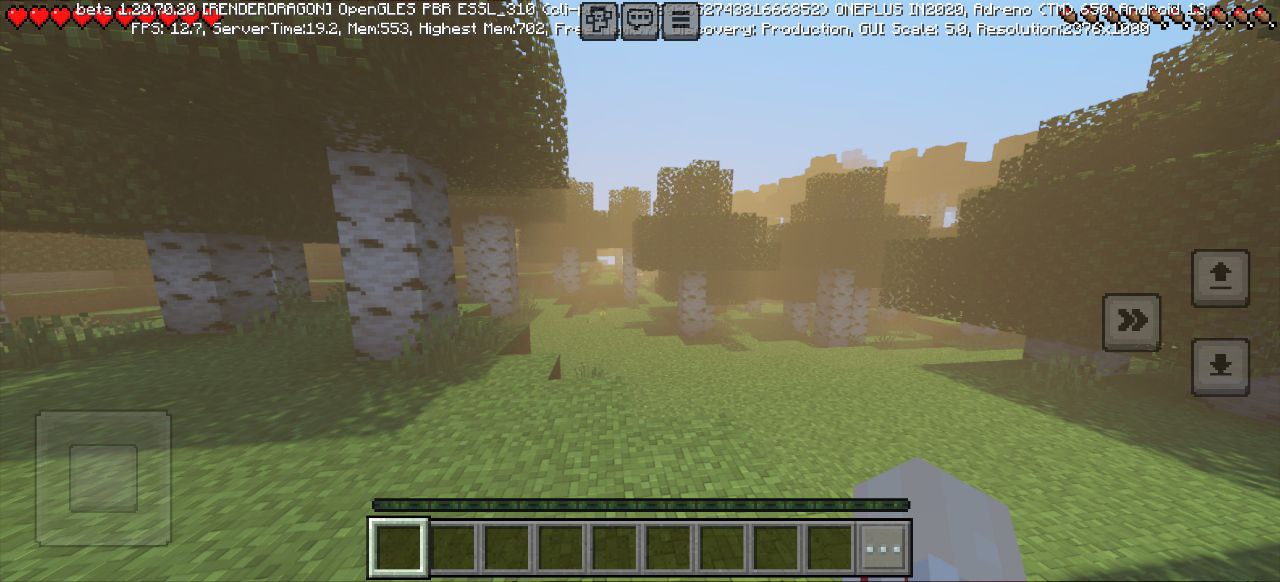Tap the down-arrow sneak button
The height and width of the screenshot is (582, 1280).
1220,366
